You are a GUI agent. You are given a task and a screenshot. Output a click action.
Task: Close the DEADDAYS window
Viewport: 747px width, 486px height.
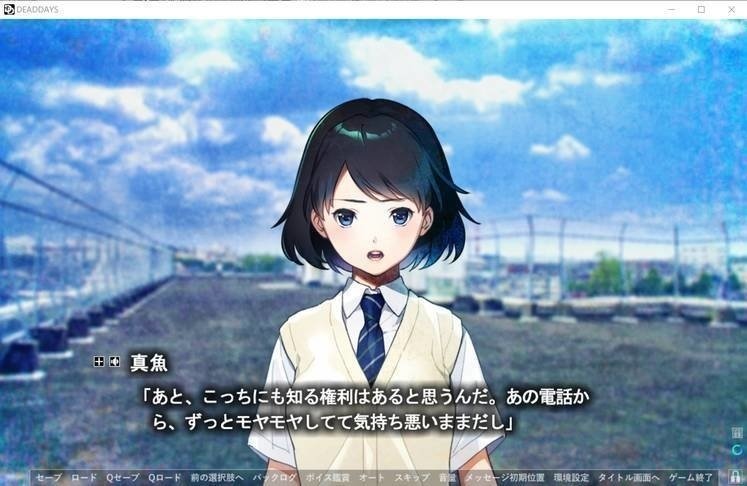(729, 9)
